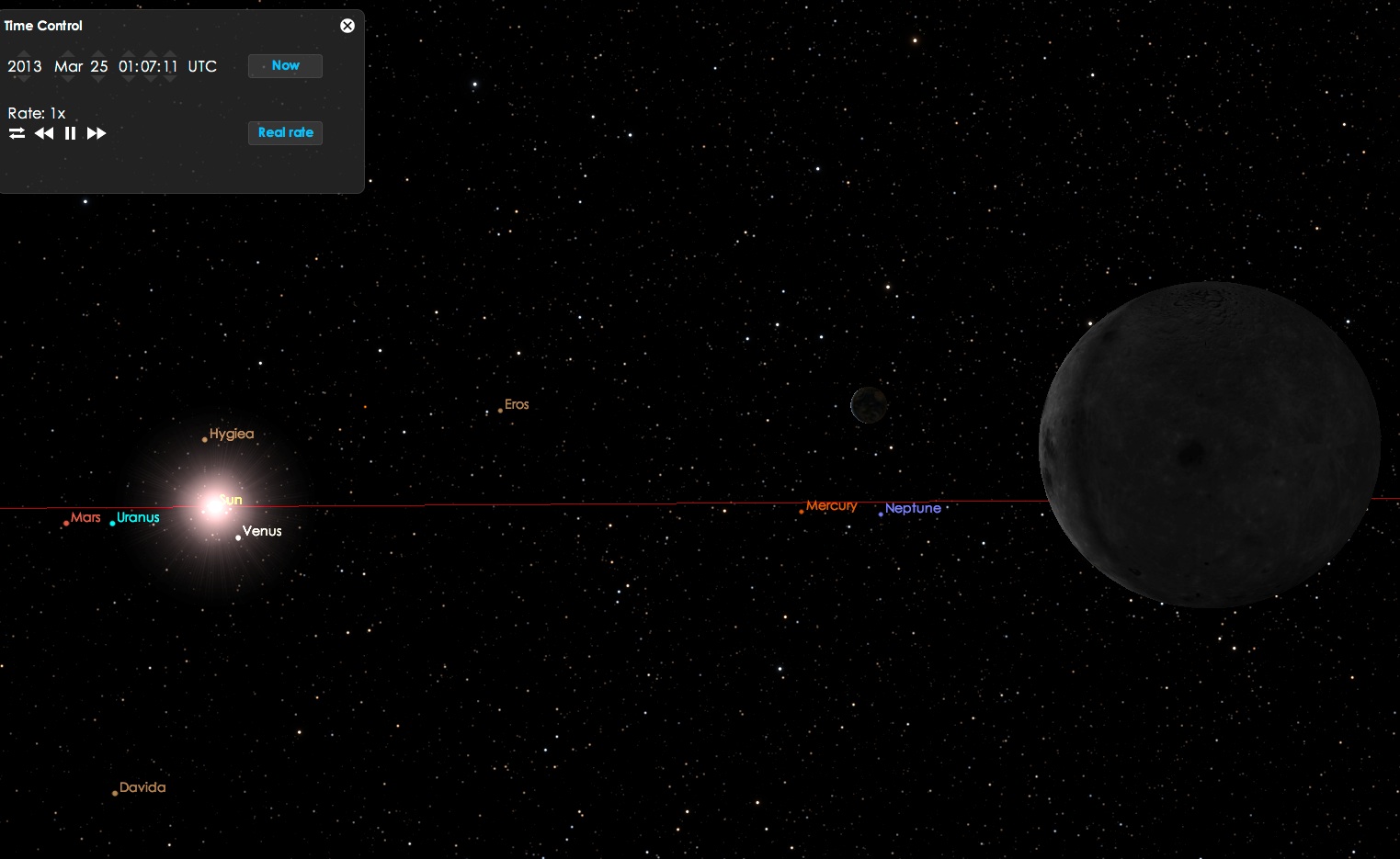Advance the month with its up arrow

click(x=68, y=53)
